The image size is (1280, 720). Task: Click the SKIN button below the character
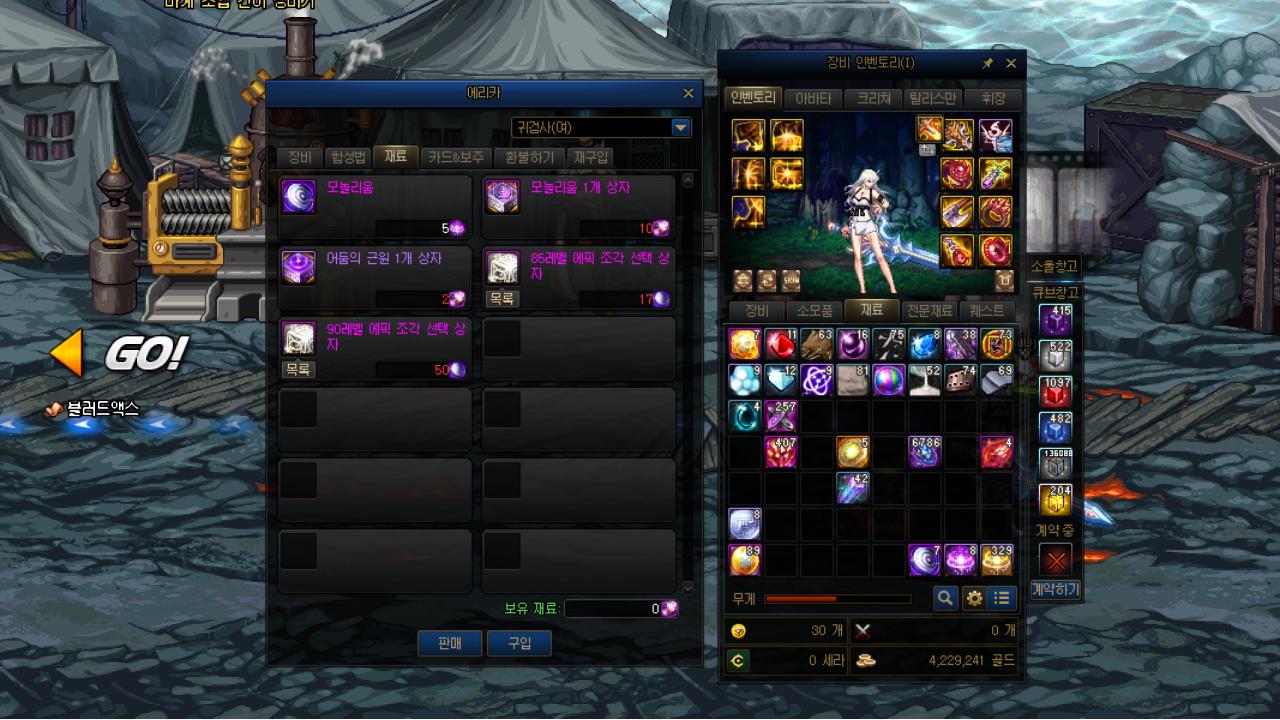[x=791, y=281]
